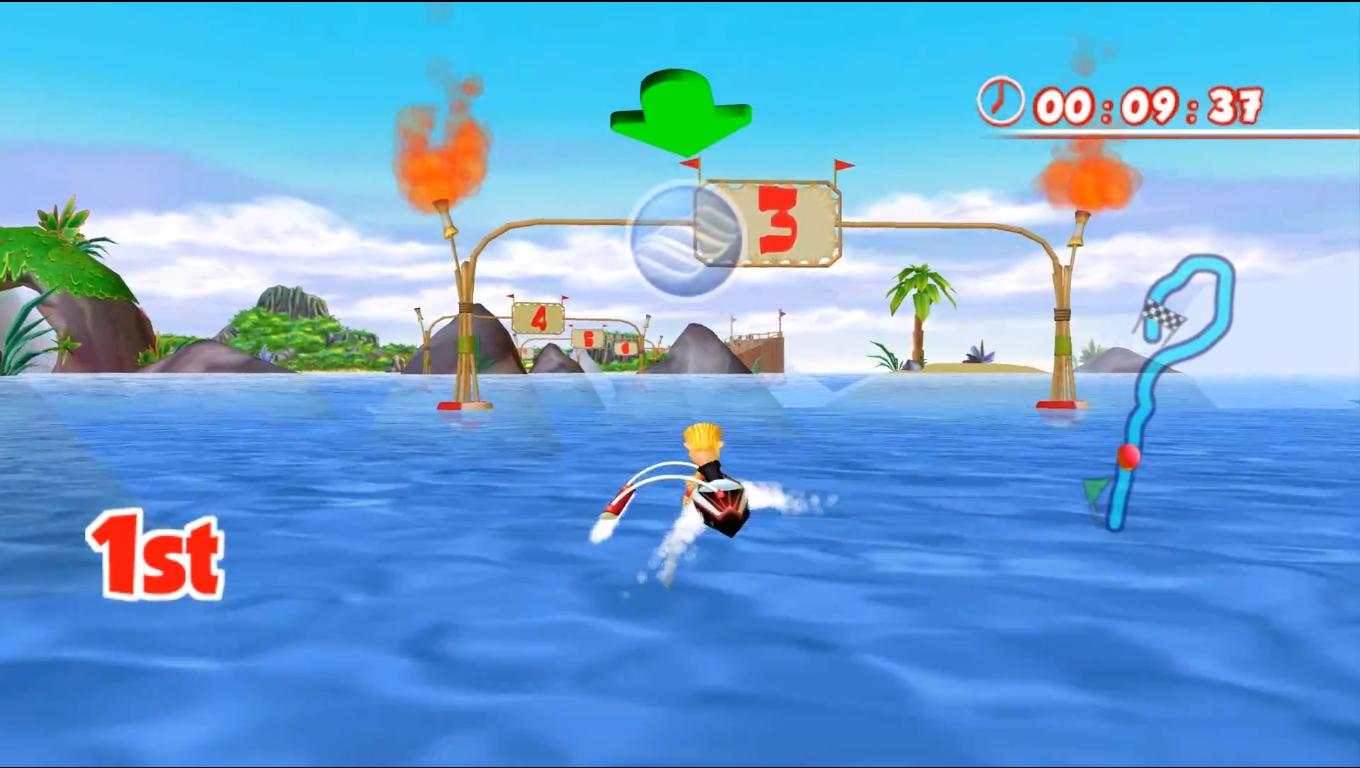
Task: Expand the distant gate 4 sign
Action: tap(538, 320)
